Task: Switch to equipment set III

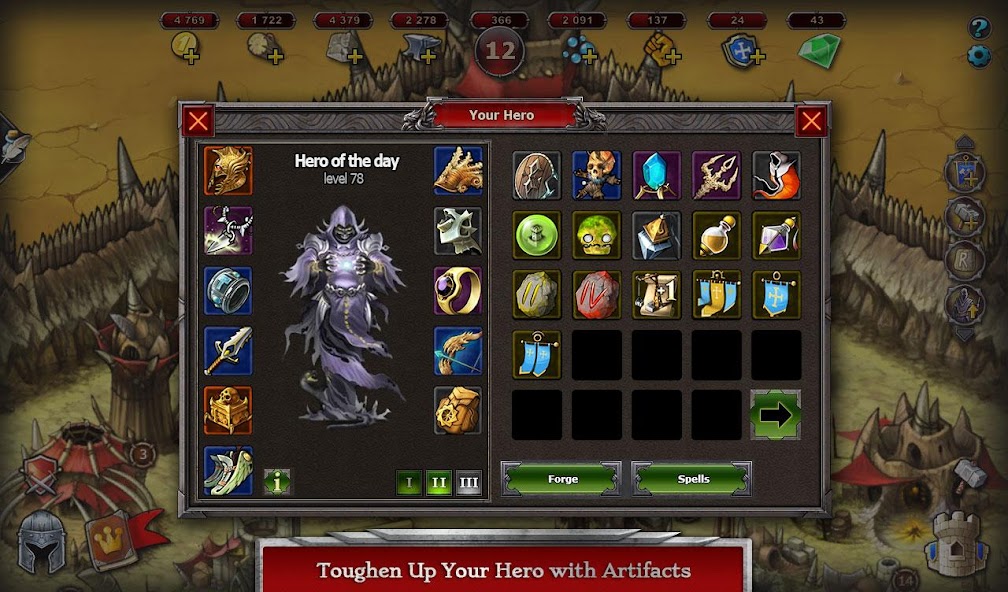Action: (468, 483)
